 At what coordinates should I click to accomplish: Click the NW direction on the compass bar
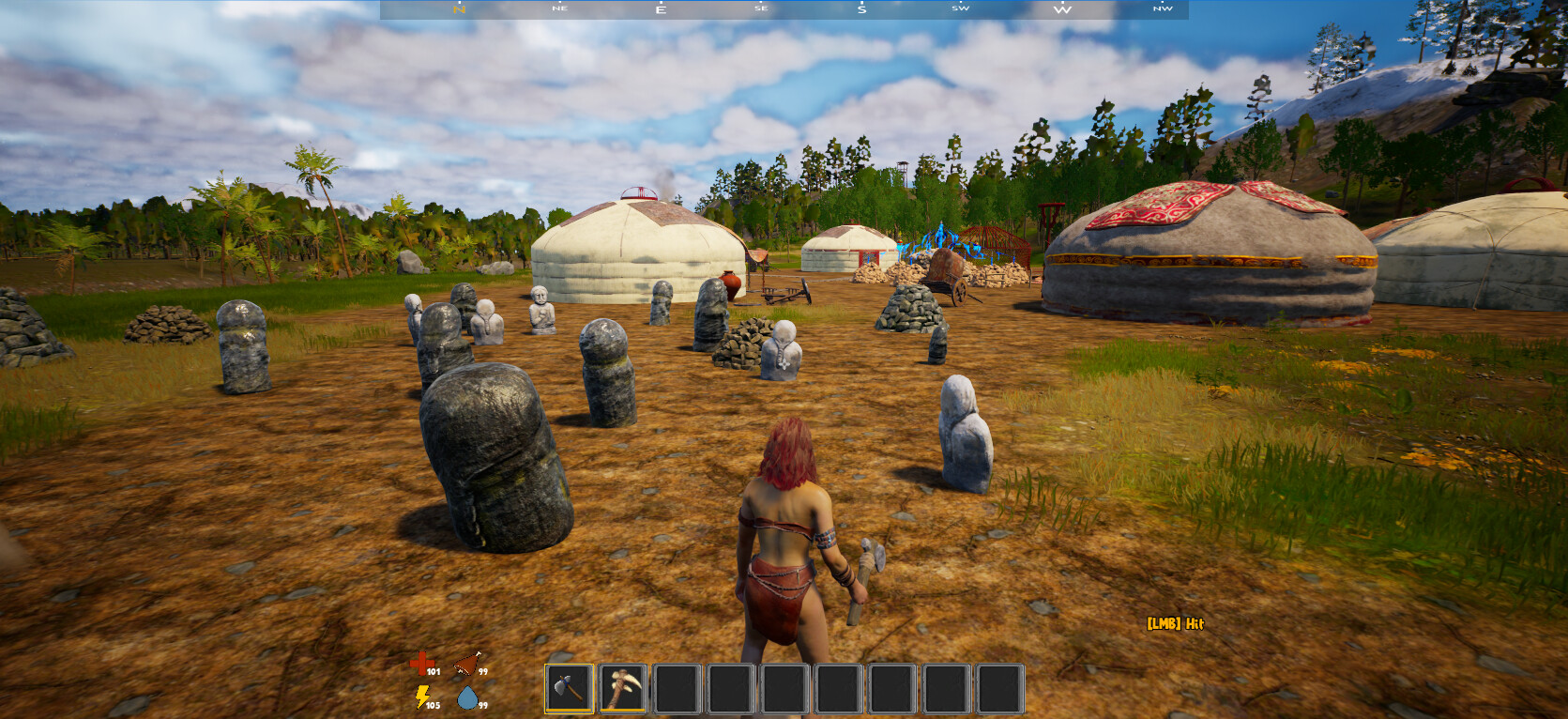[x=1163, y=8]
